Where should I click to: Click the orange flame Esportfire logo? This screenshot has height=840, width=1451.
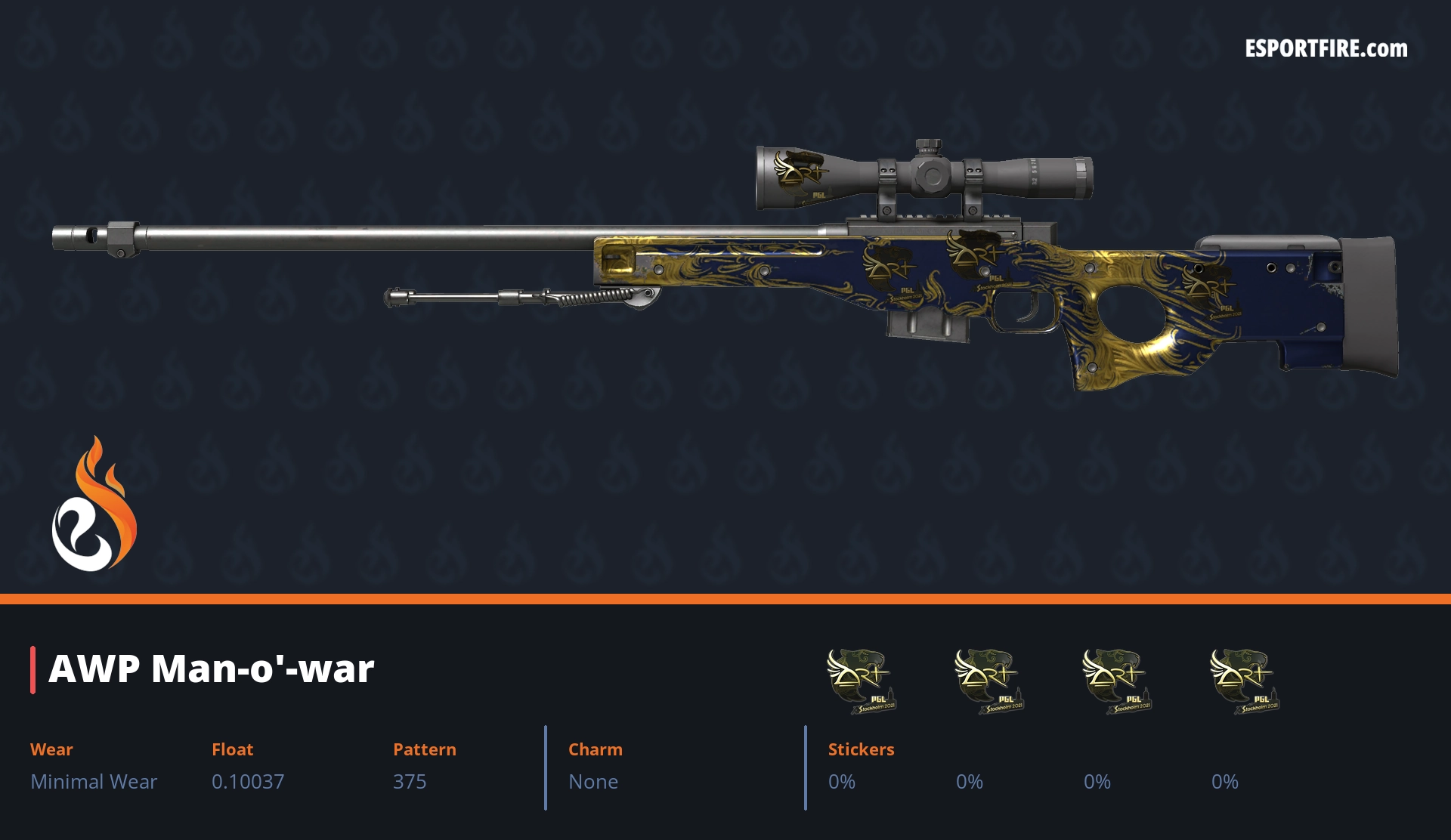coord(94,505)
